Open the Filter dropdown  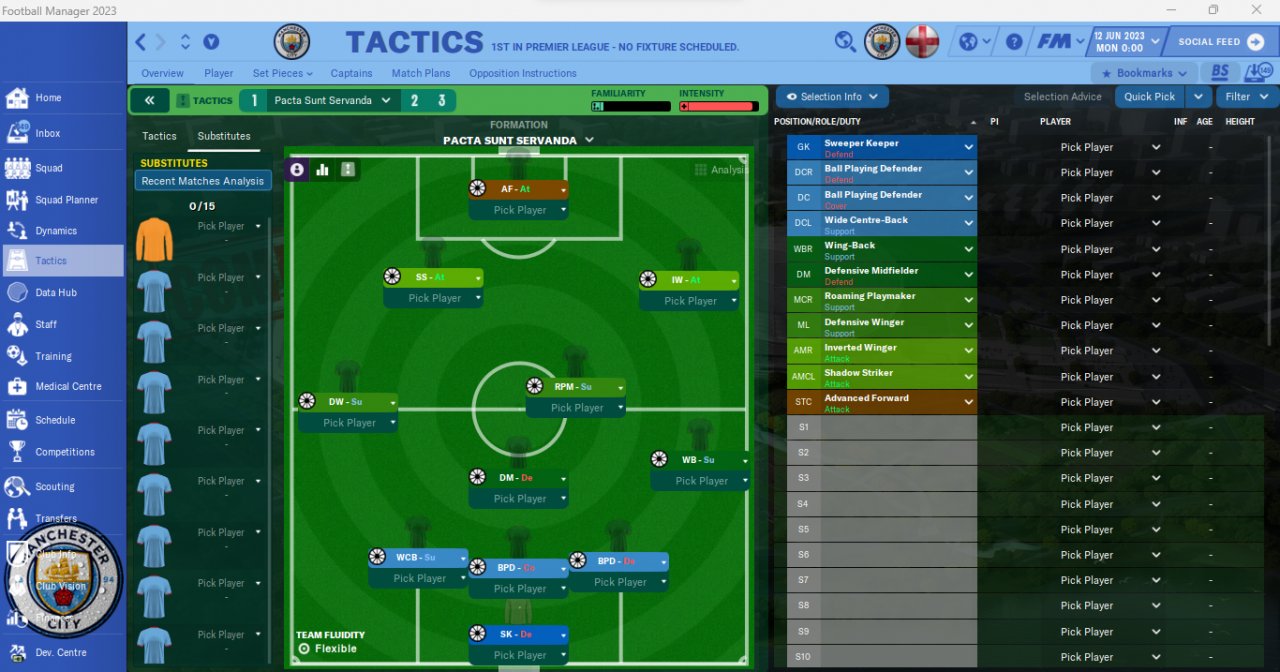point(1246,97)
